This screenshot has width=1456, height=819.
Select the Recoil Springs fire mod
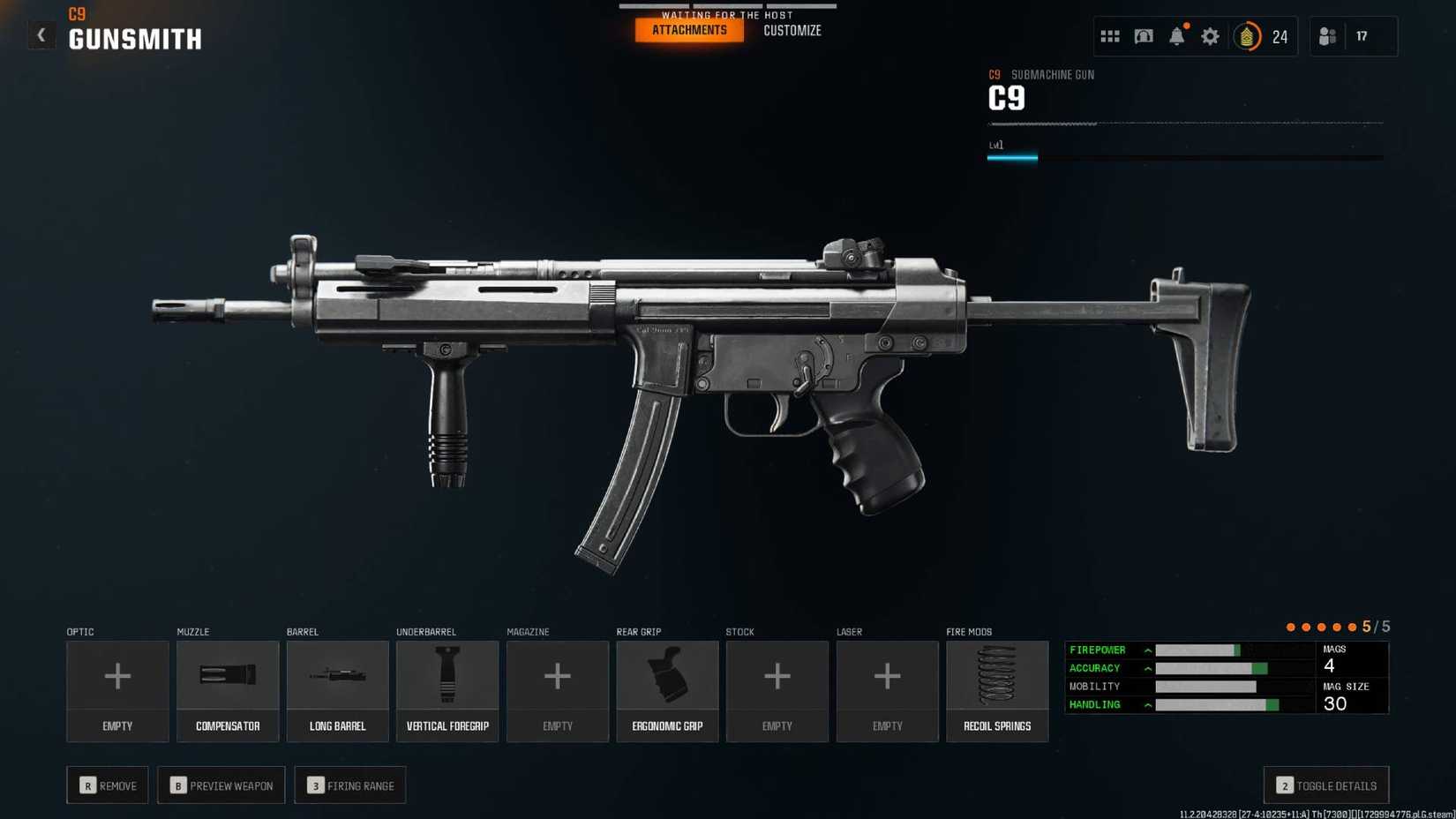click(x=997, y=691)
